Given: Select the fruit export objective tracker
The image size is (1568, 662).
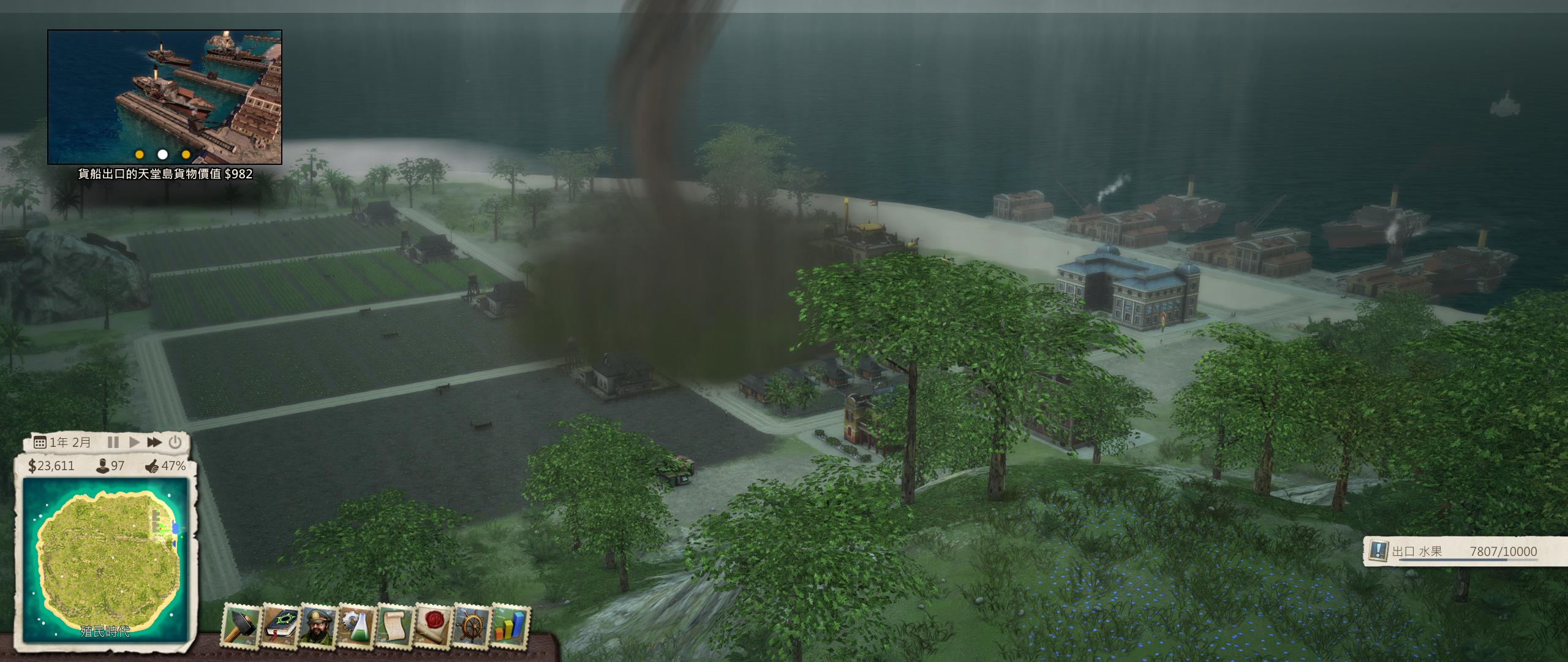Looking at the screenshot, I should [x=1464, y=552].
